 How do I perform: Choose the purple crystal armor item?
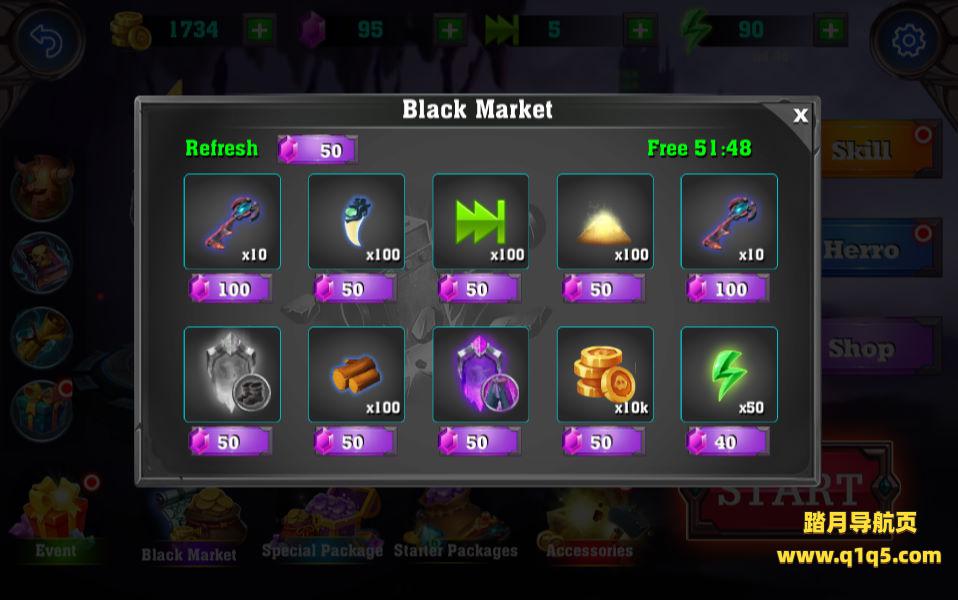[x=480, y=374]
